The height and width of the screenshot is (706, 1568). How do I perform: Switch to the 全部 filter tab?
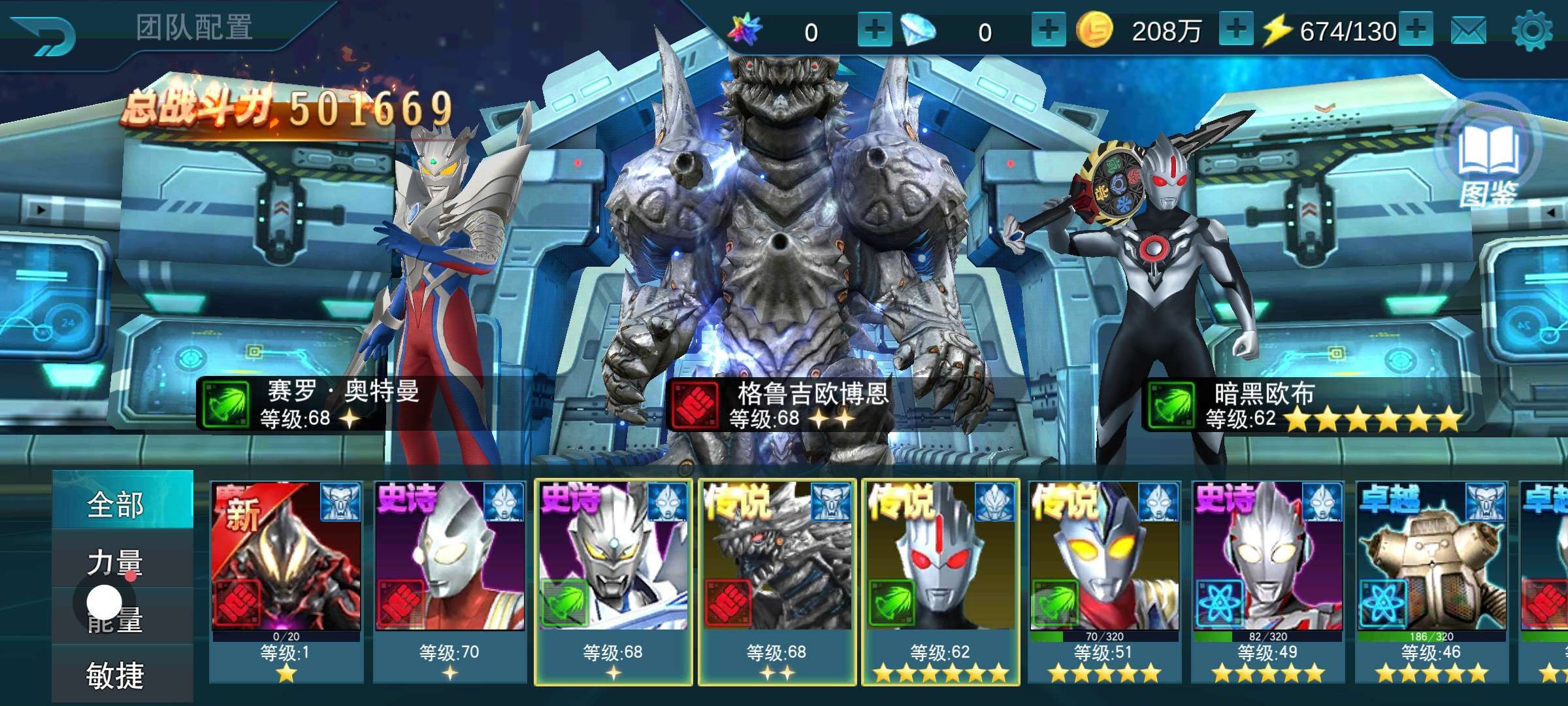click(116, 505)
